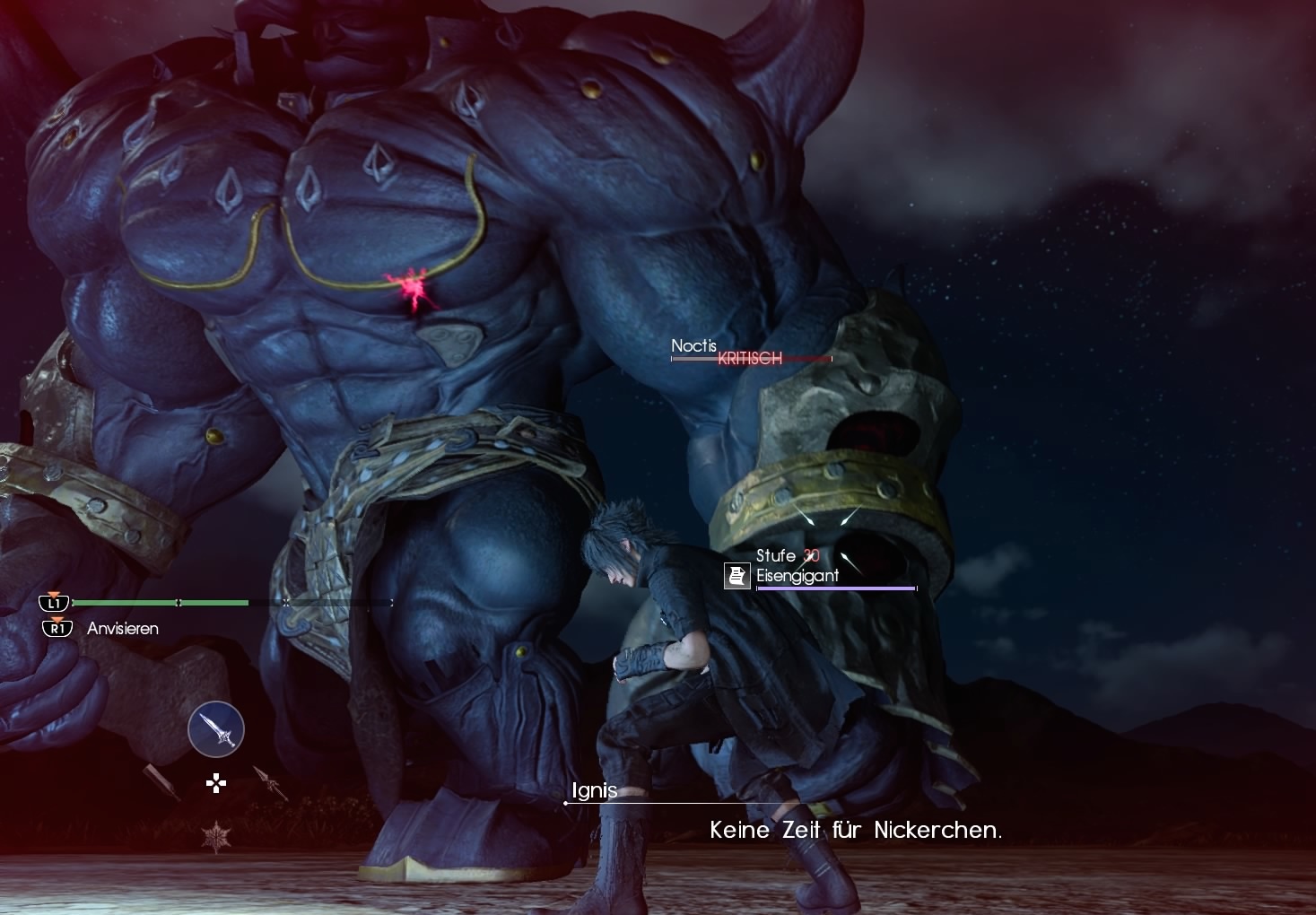The image size is (1316, 915).
Task: Open details under the Noctis name label
Action: [694, 344]
